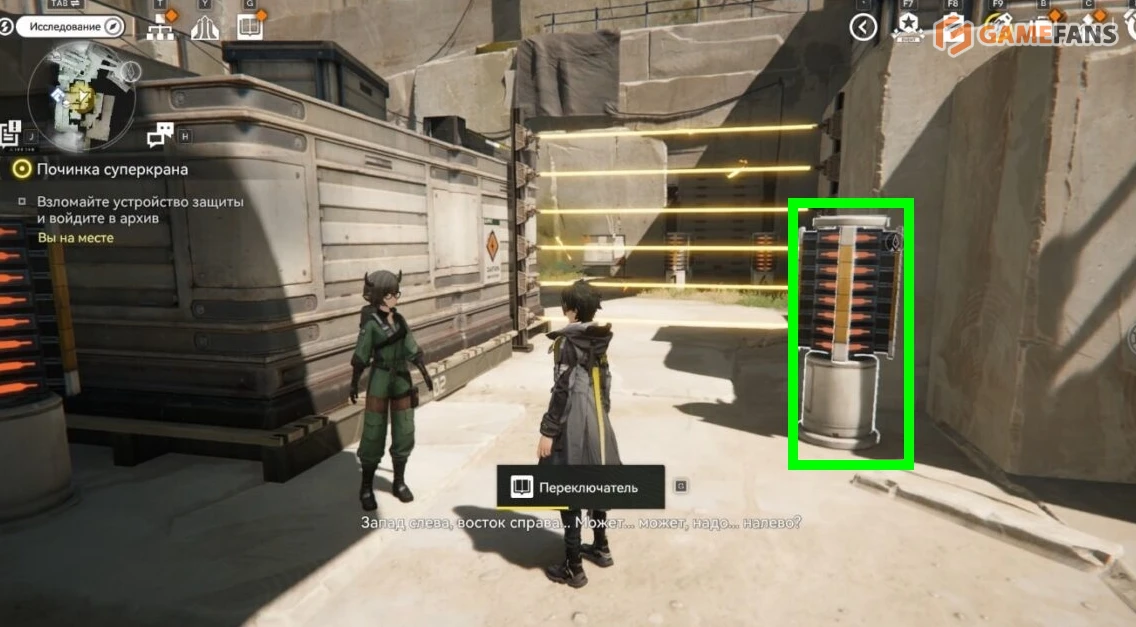Collapse top-right menu with arrow button
Viewport: 1136px width, 627px height.
click(863, 27)
